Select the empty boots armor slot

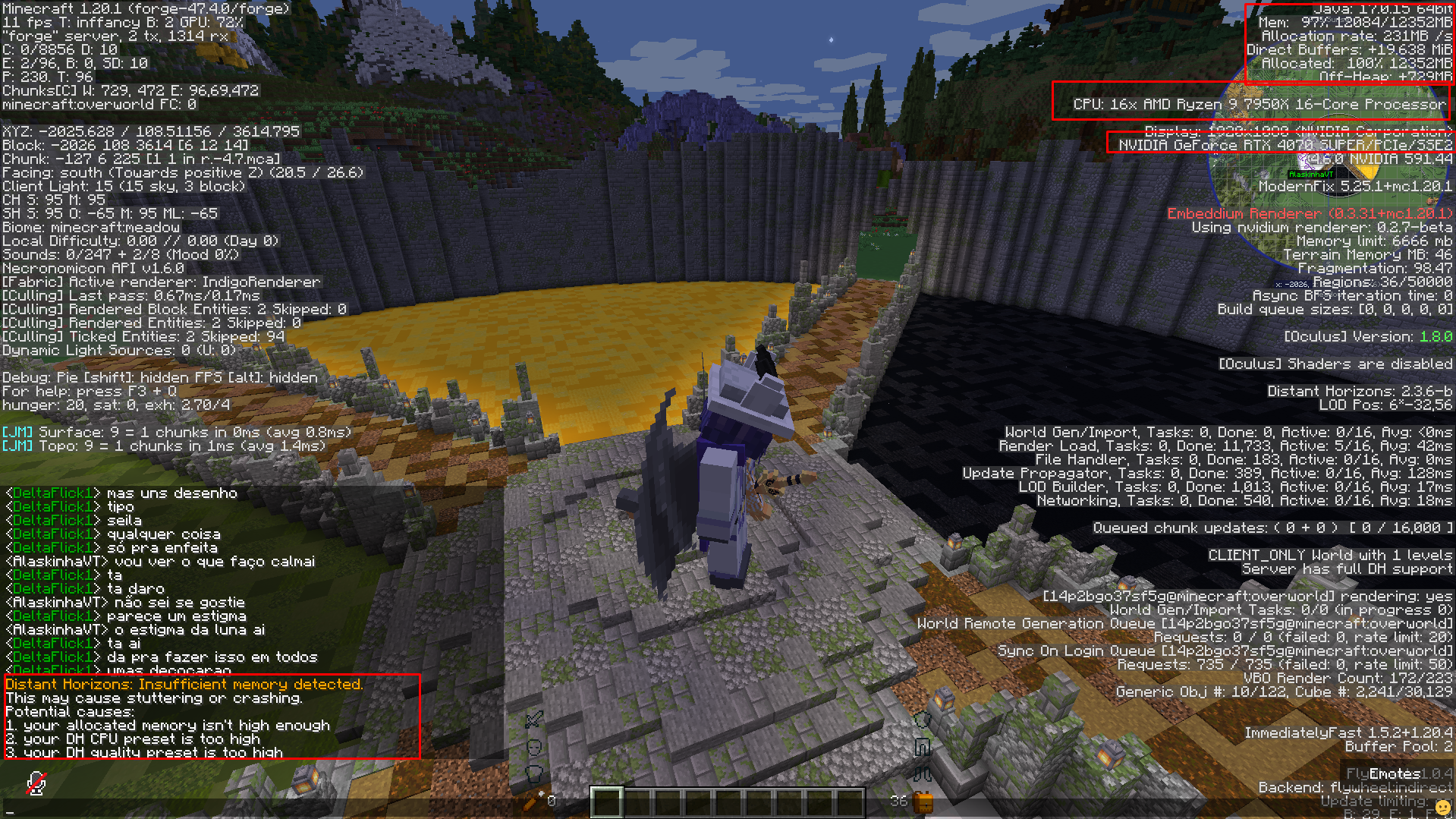pos(923,773)
